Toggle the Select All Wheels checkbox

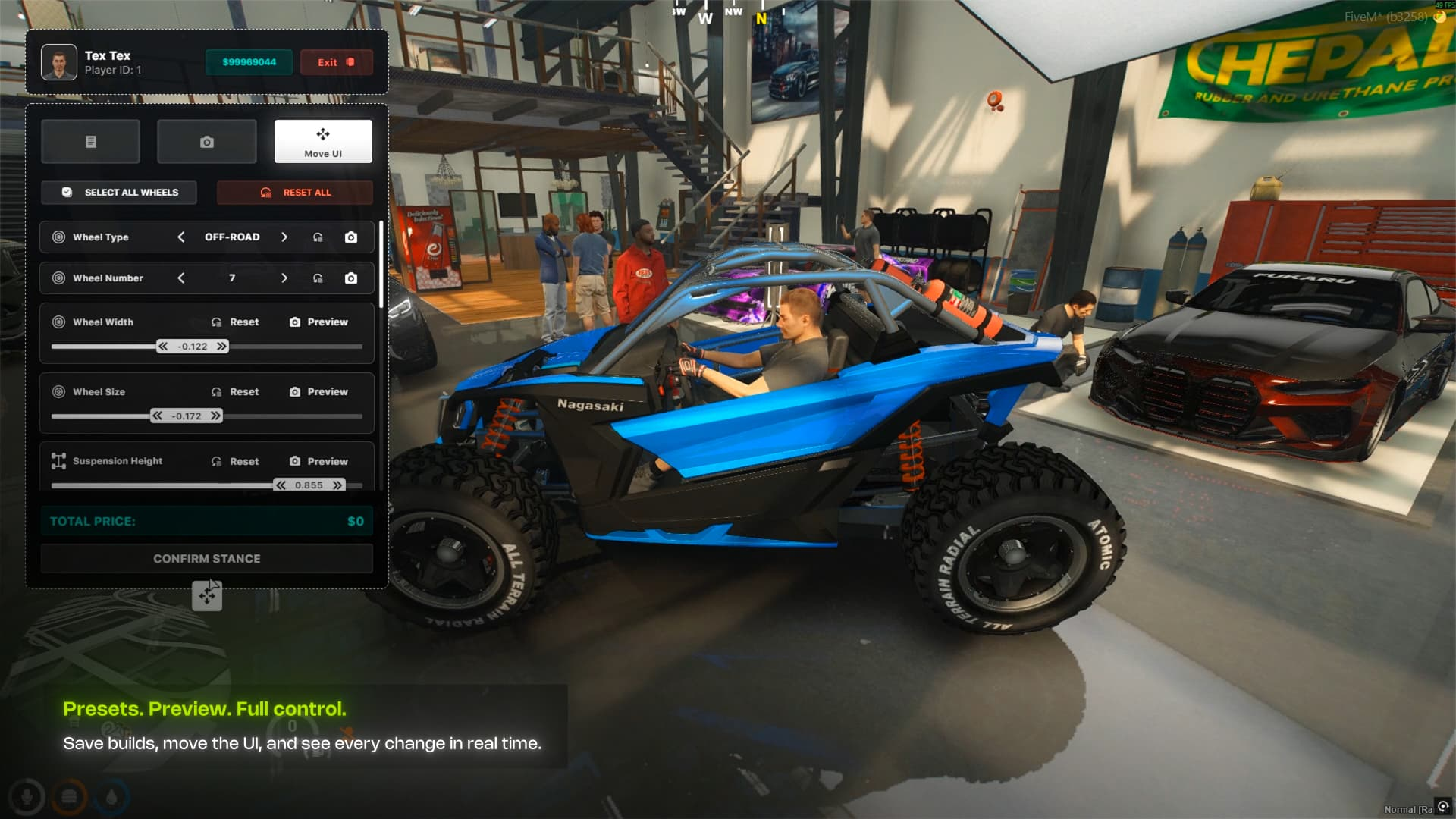pyautogui.click(x=67, y=192)
